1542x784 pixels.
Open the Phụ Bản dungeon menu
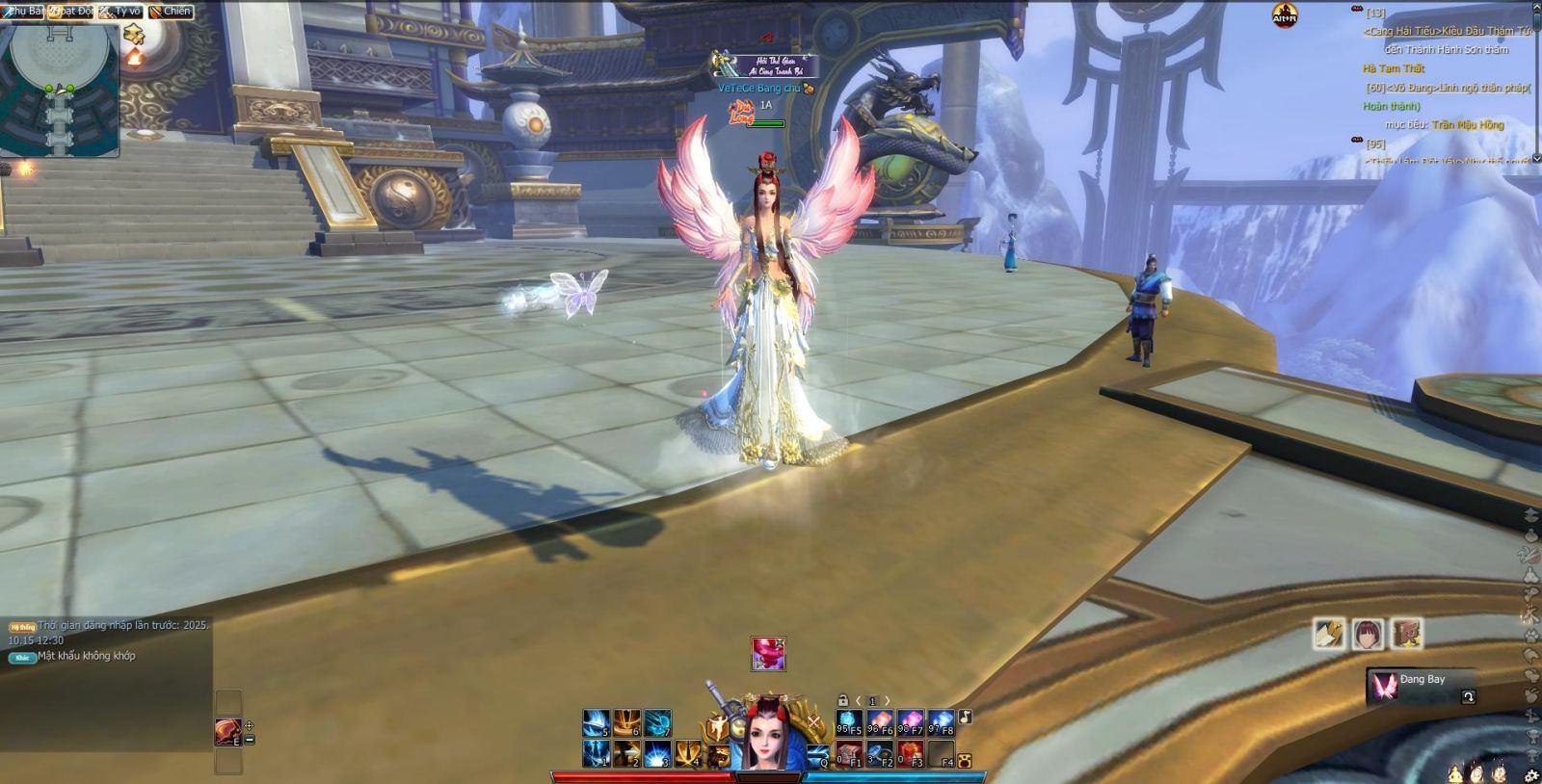[26, 11]
